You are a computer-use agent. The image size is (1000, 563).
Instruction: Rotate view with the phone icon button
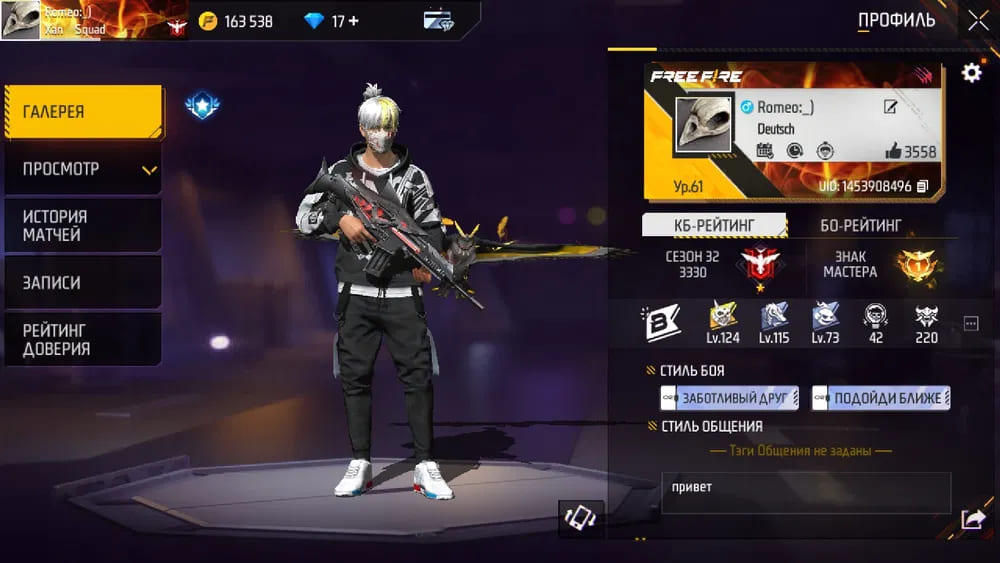coord(581,518)
